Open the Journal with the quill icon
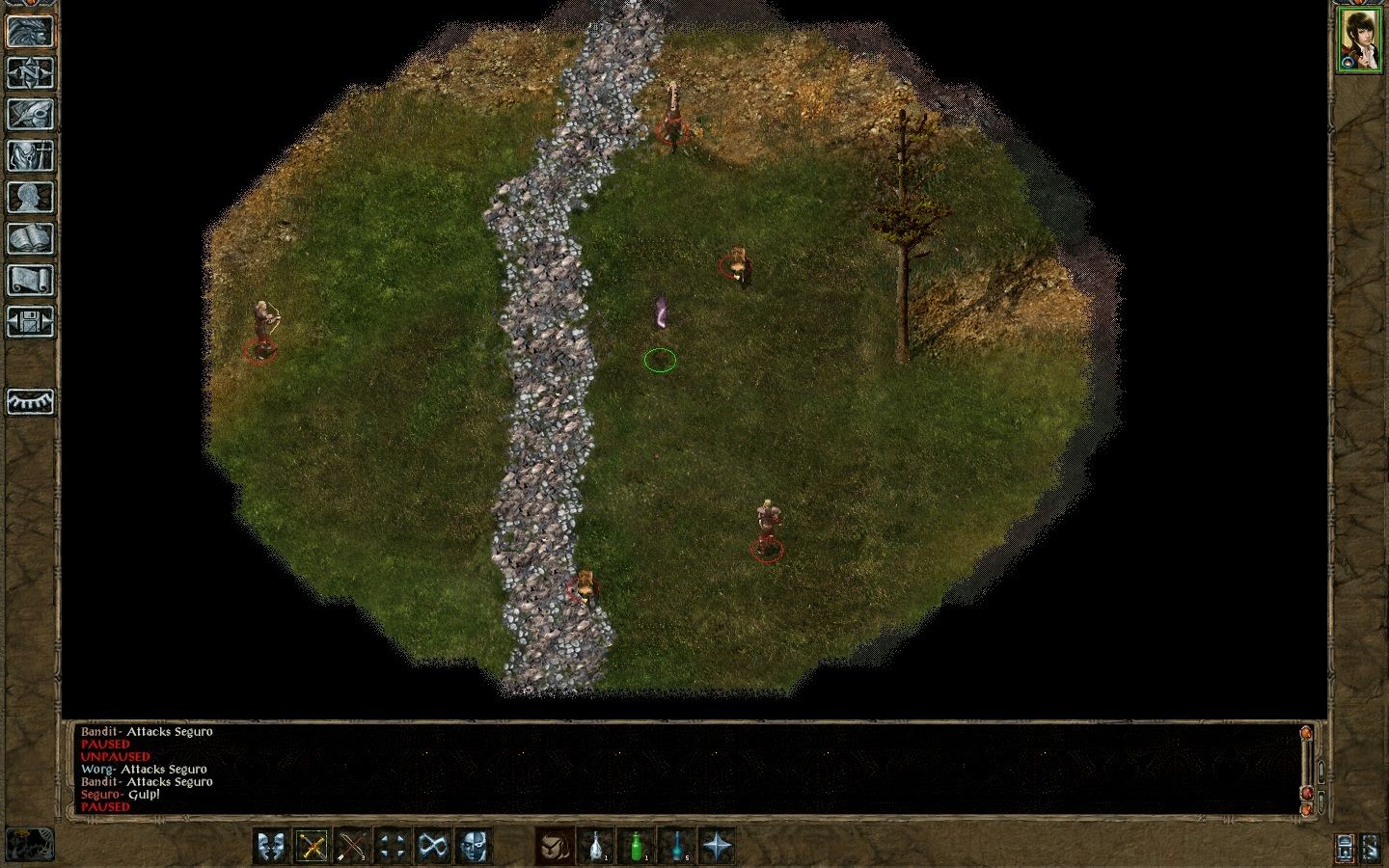1389x868 pixels. pyautogui.click(x=31, y=113)
